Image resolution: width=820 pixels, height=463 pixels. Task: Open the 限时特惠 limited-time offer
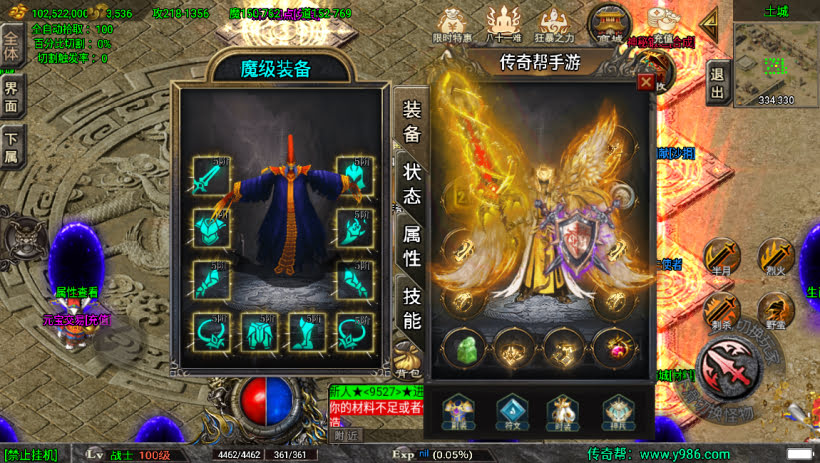[x=455, y=24]
